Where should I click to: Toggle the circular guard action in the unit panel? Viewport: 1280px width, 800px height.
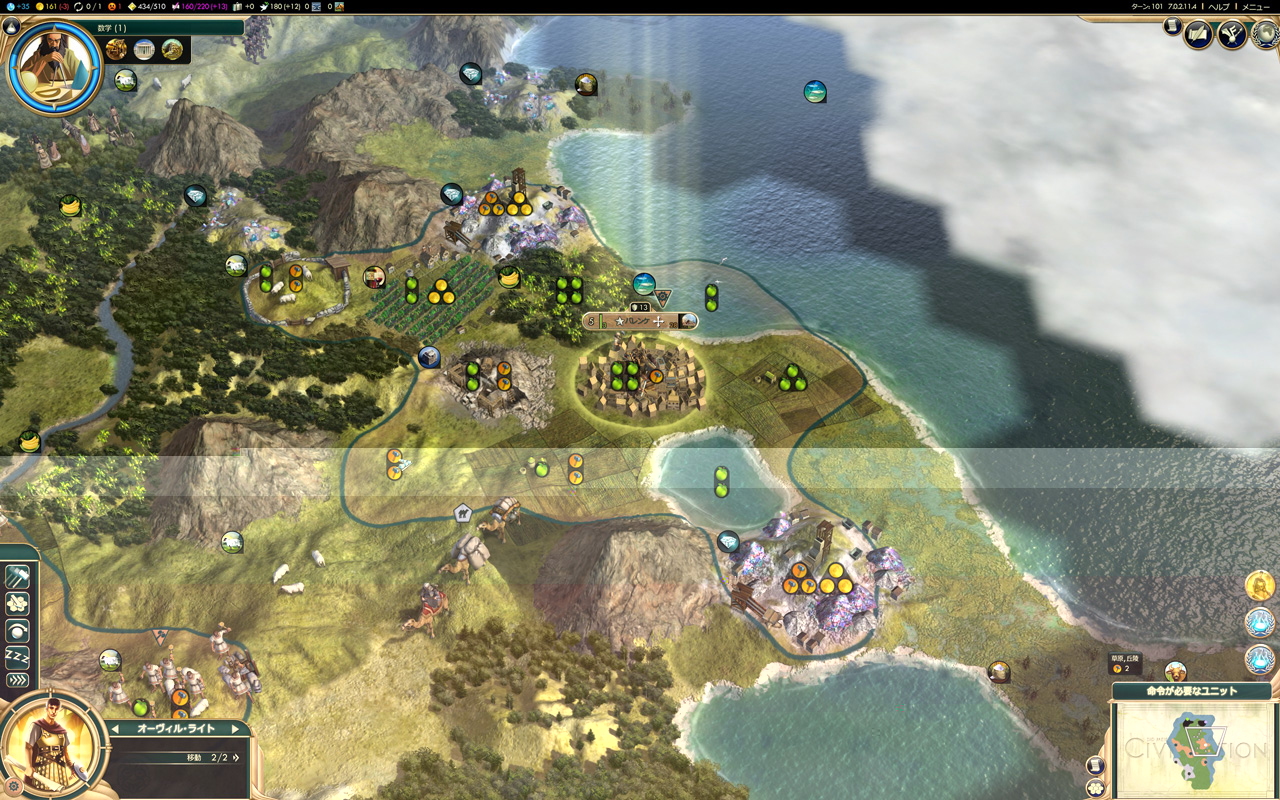(x=17, y=630)
